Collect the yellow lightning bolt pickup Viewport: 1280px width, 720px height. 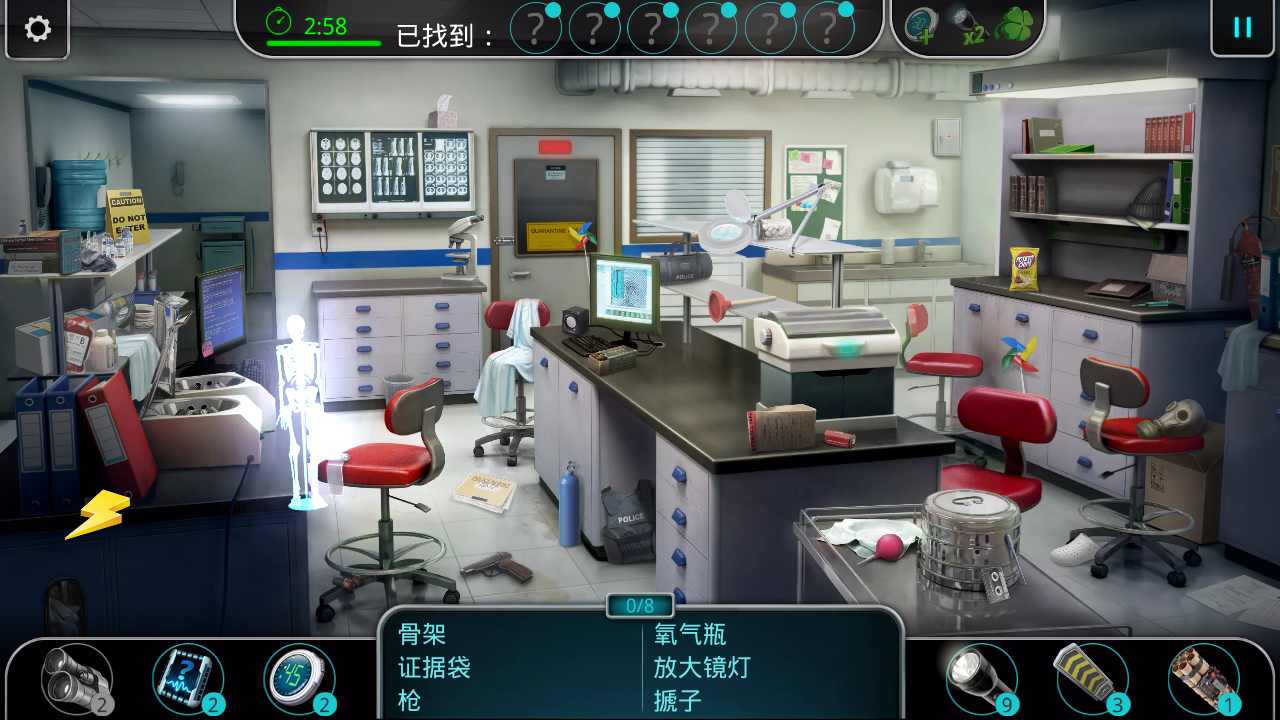point(96,512)
